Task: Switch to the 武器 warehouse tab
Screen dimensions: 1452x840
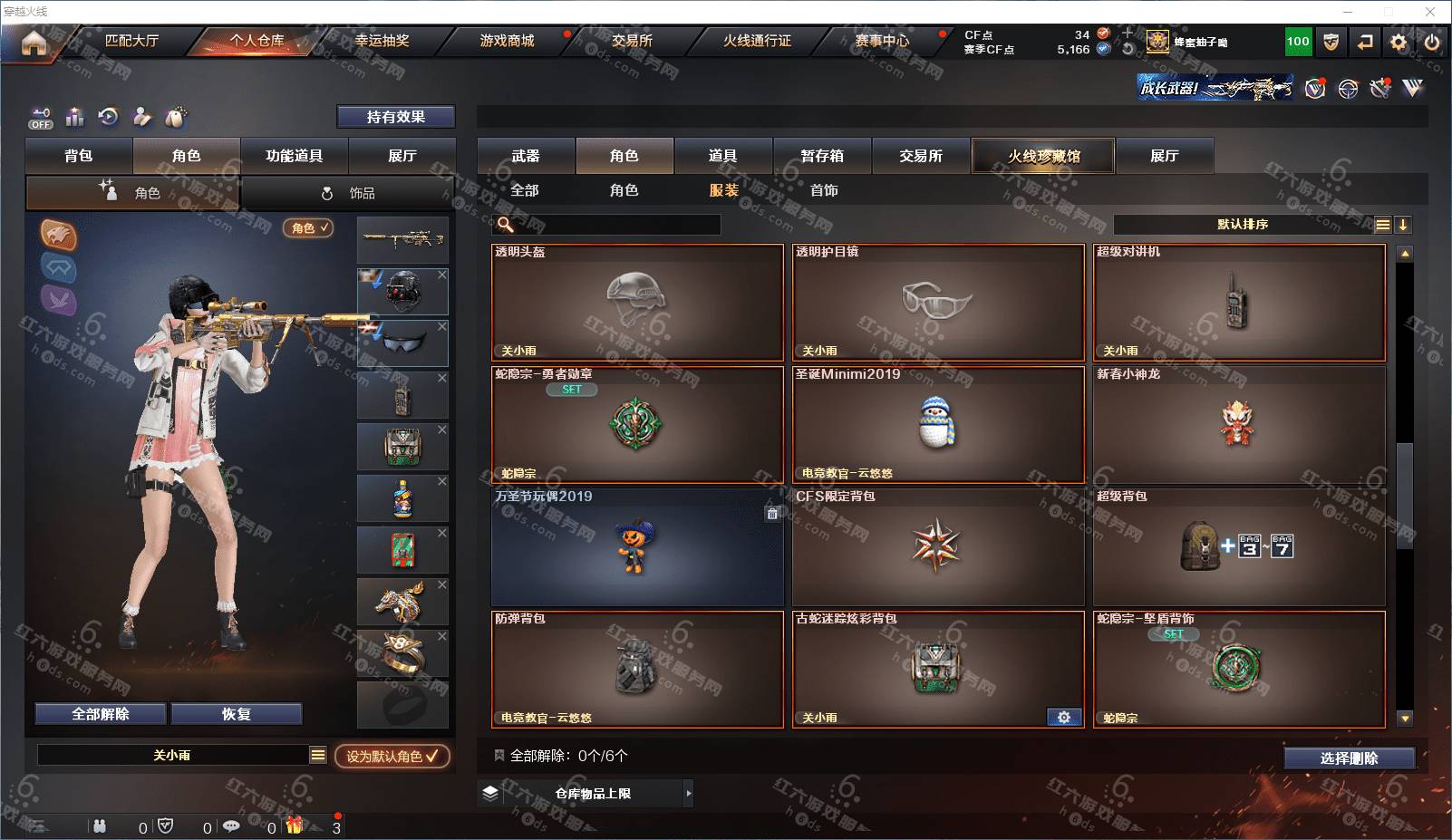Action: click(x=526, y=156)
